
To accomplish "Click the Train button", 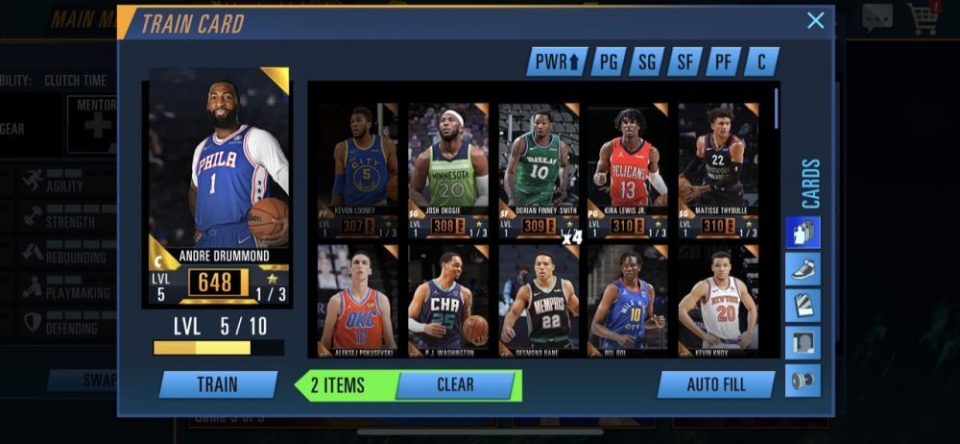I will 218,385.
